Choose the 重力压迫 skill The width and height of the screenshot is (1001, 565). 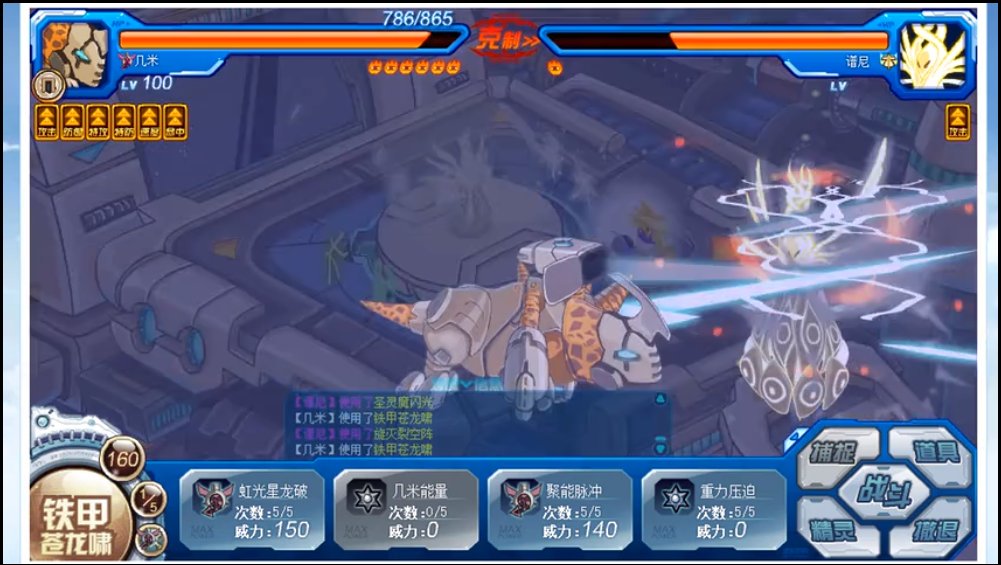tap(713, 510)
